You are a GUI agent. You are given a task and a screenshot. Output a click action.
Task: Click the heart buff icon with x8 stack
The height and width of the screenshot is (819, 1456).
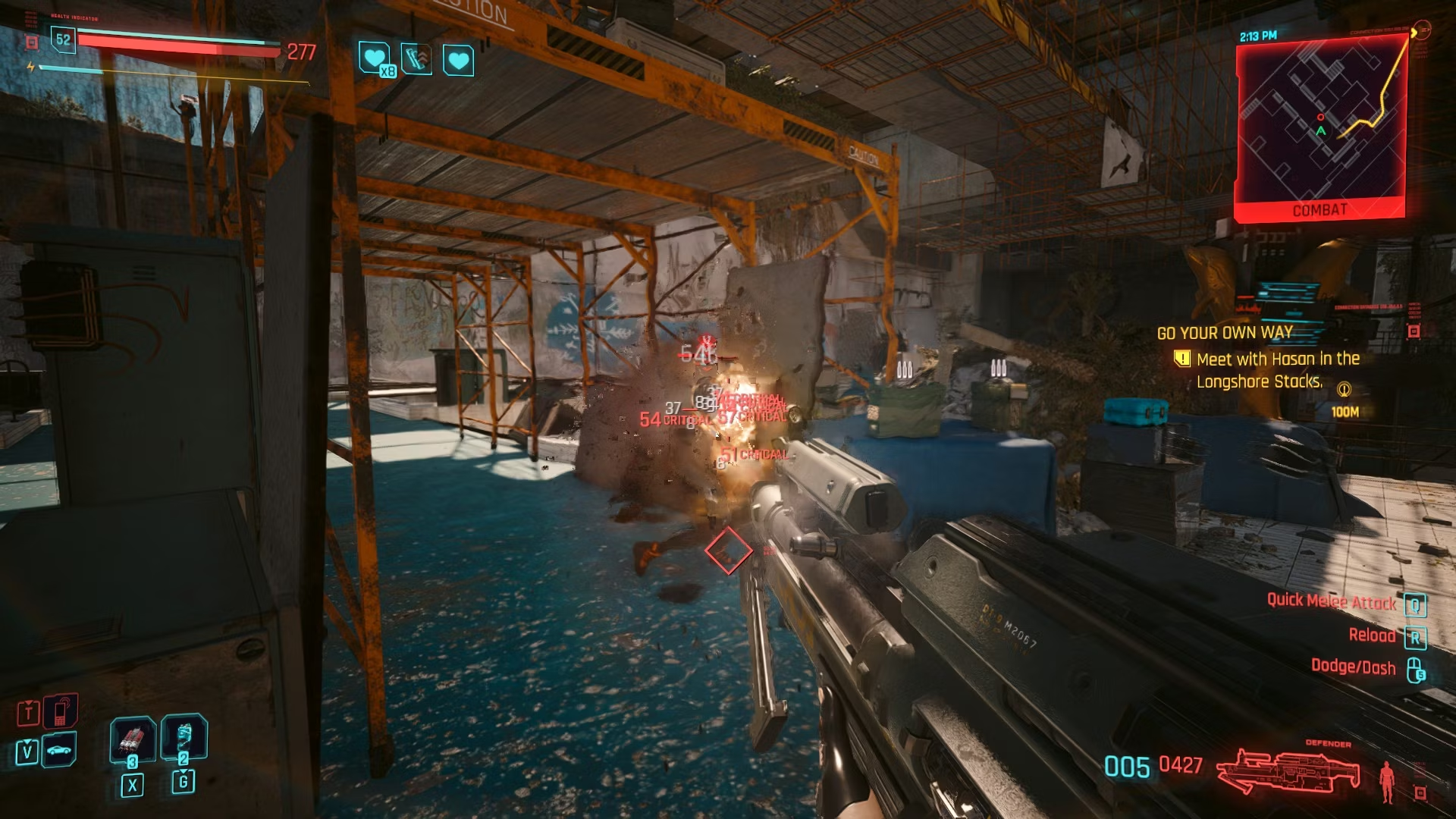coord(375,58)
